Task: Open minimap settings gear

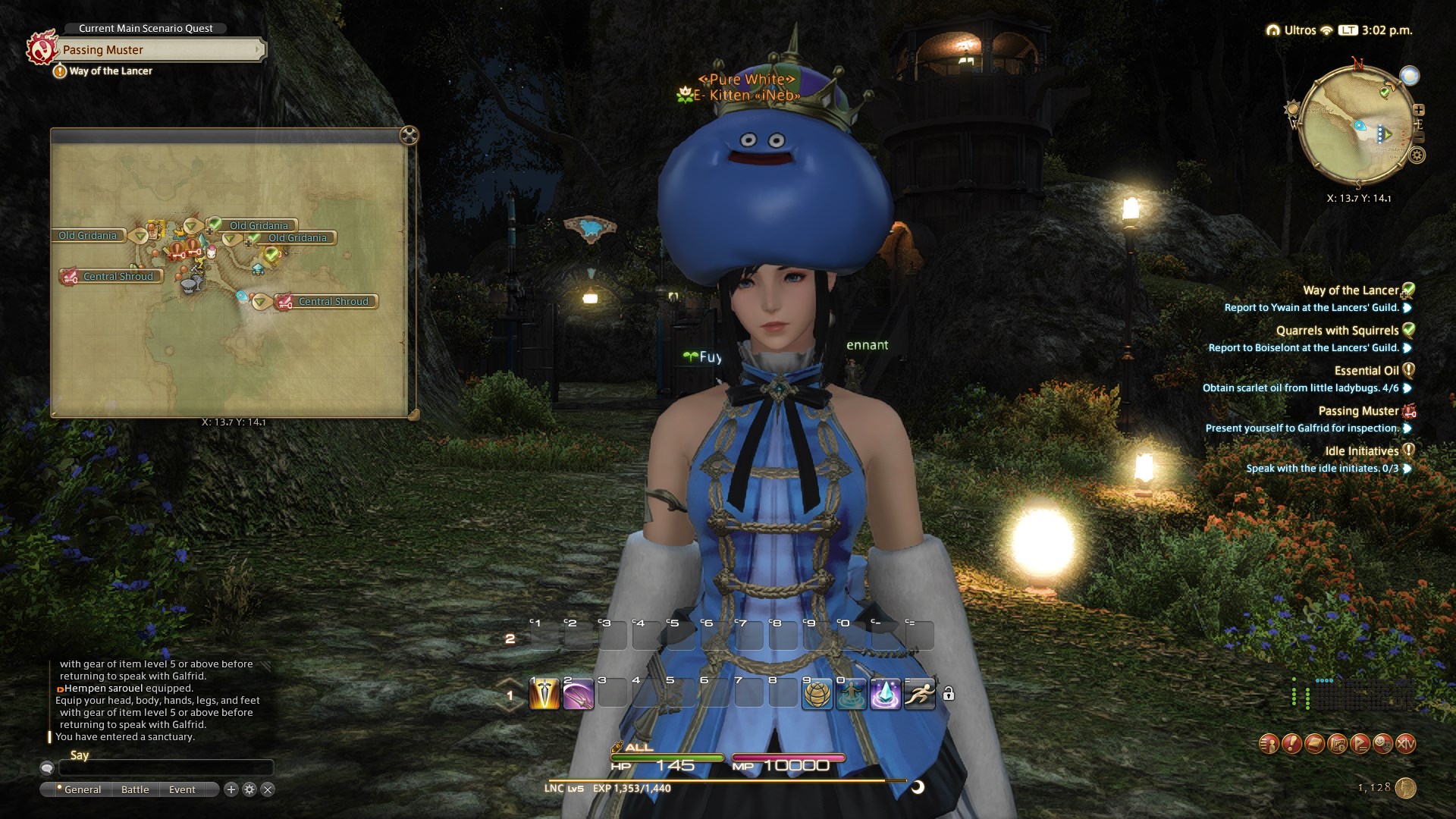Action: click(x=1417, y=155)
